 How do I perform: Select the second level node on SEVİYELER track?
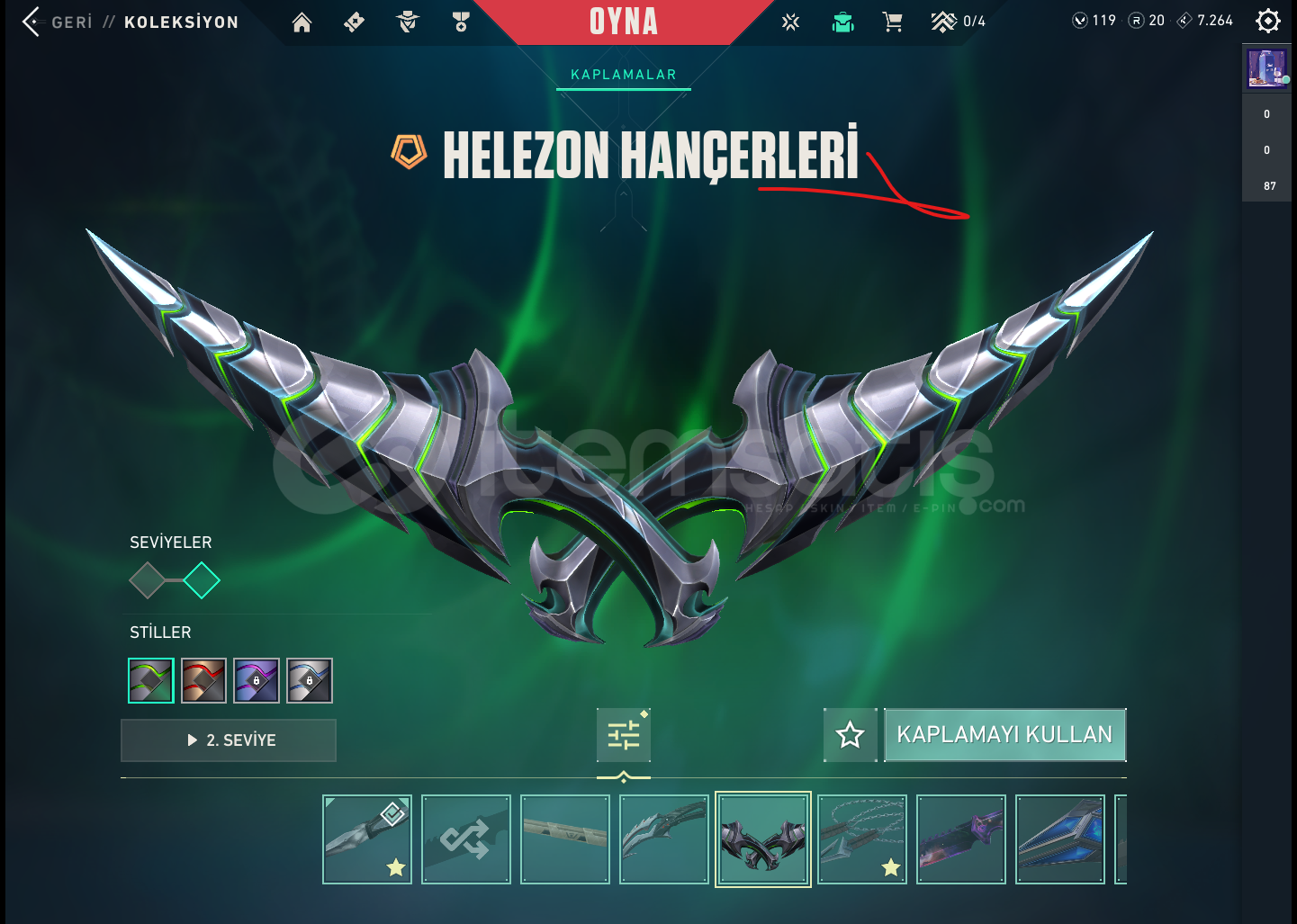coord(203,580)
